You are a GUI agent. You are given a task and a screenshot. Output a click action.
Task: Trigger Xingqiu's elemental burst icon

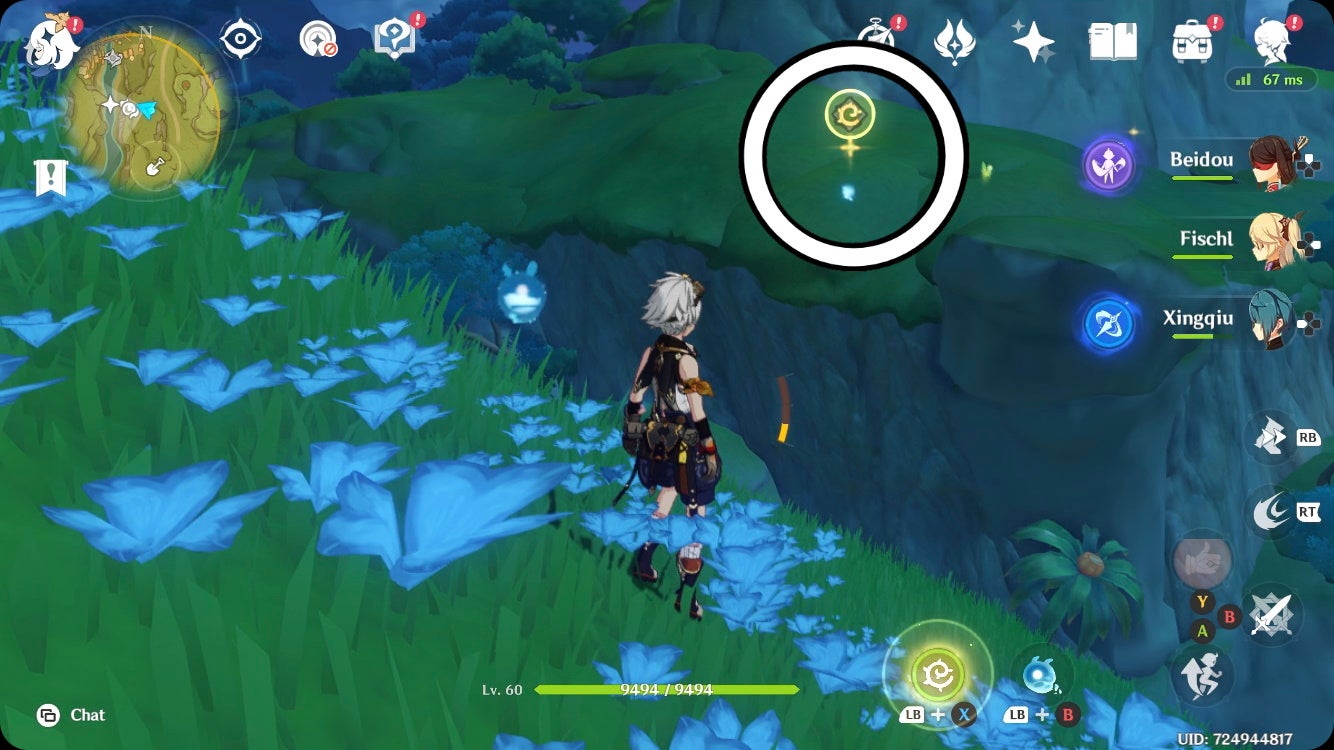click(1108, 322)
